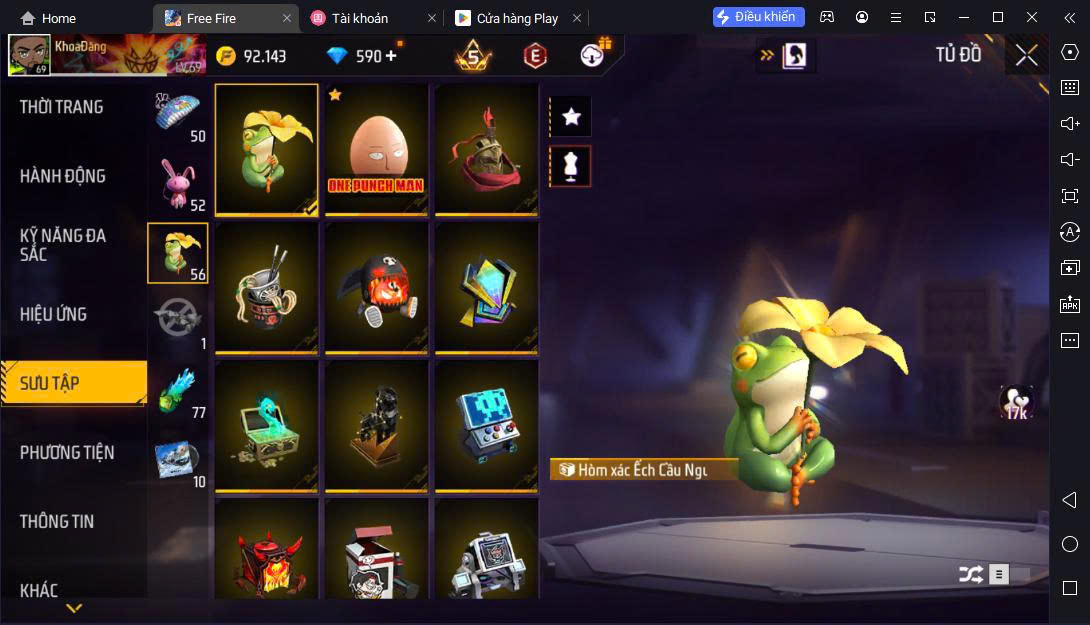
Task: Select the KỸ NĂNG ĐA SẮC category
Action: click(63, 245)
